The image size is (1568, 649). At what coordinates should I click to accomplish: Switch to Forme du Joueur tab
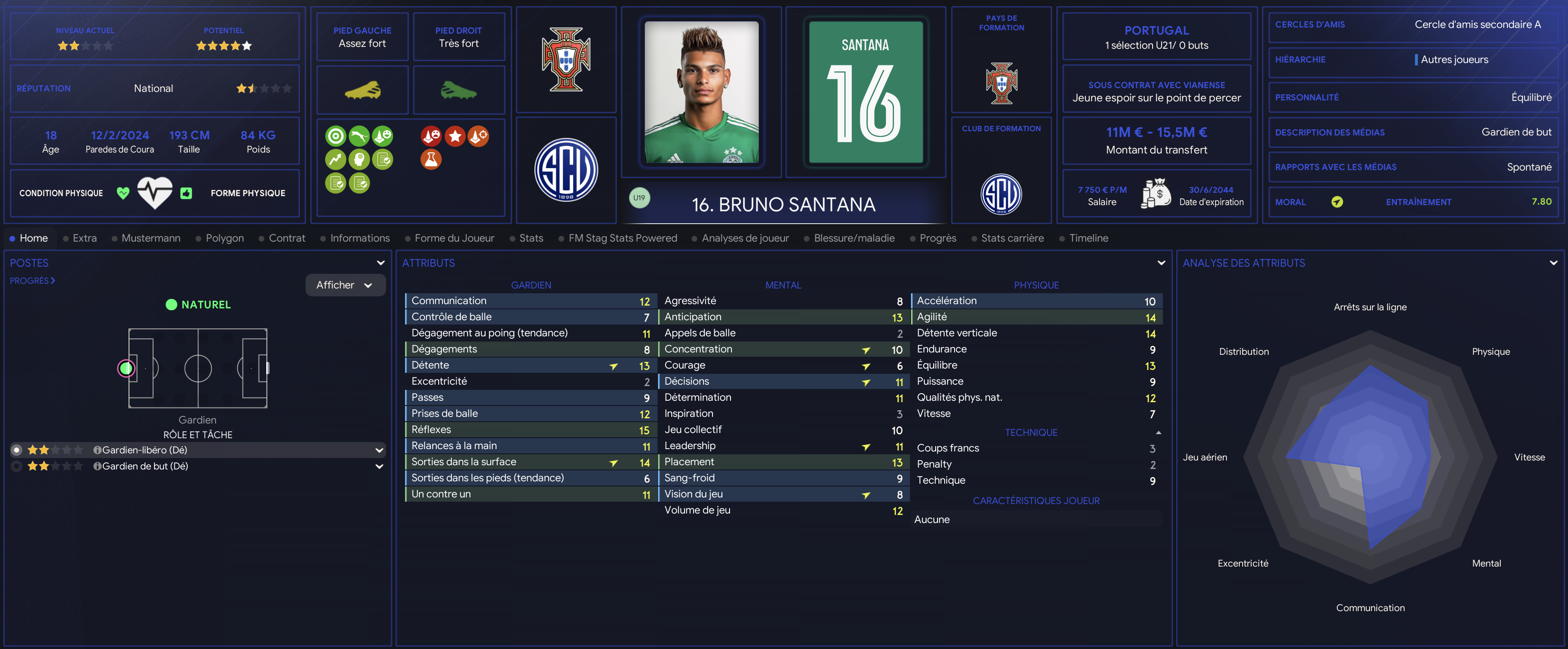453,238
